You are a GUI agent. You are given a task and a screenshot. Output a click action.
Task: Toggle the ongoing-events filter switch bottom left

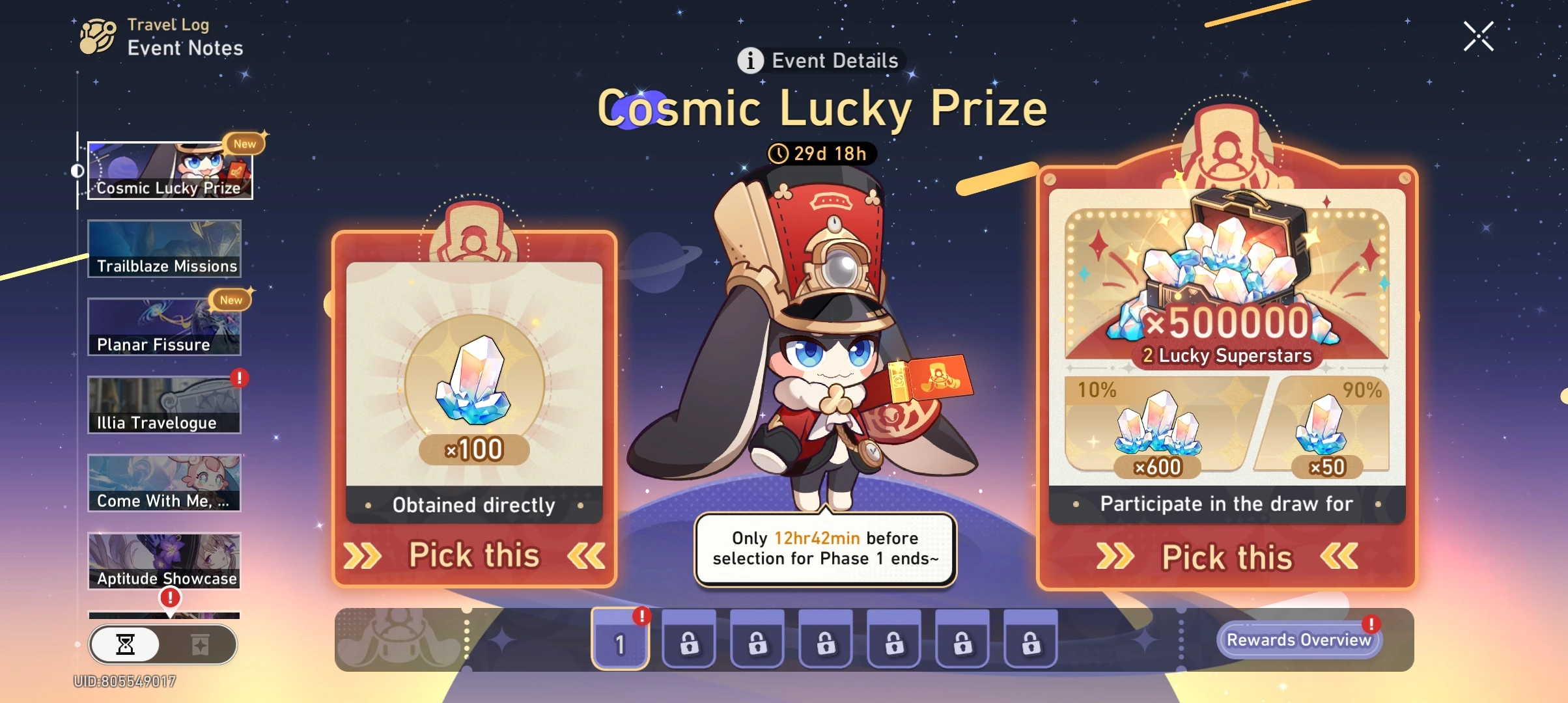point(163,645)
